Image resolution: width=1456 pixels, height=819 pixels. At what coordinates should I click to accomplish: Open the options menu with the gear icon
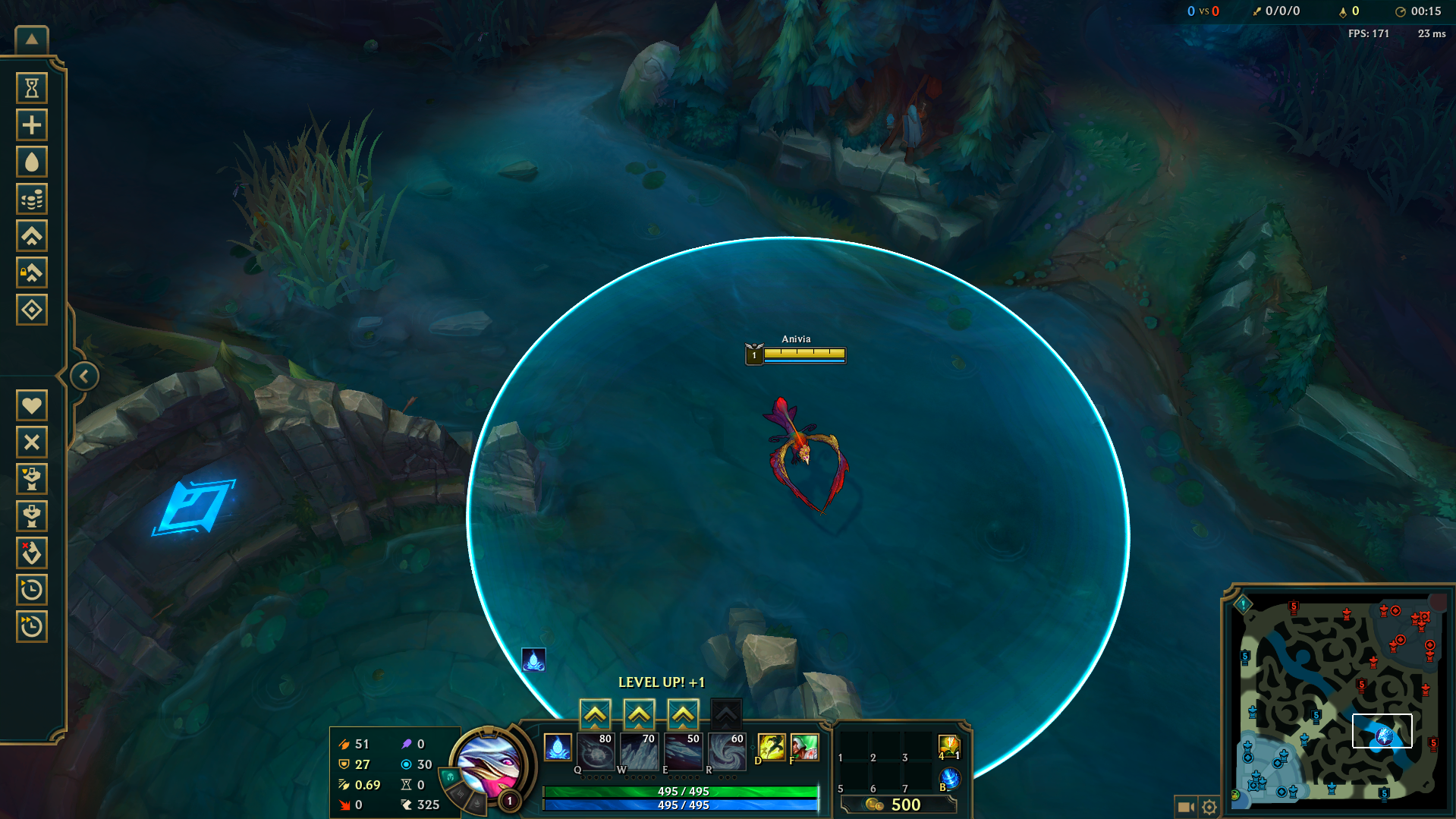click(1210, 807)
